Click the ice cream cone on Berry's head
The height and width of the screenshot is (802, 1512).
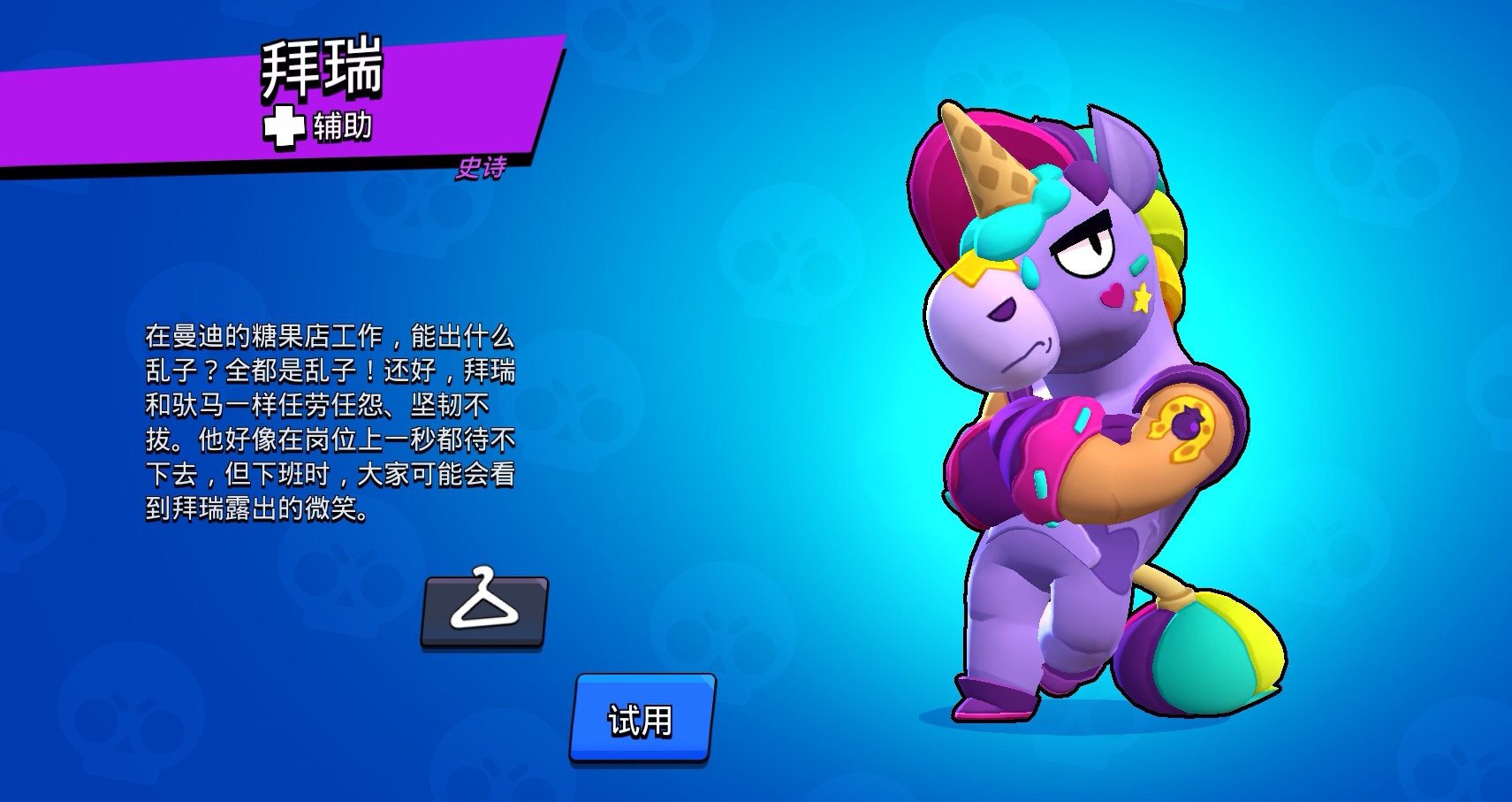click(x=990, y=159)
